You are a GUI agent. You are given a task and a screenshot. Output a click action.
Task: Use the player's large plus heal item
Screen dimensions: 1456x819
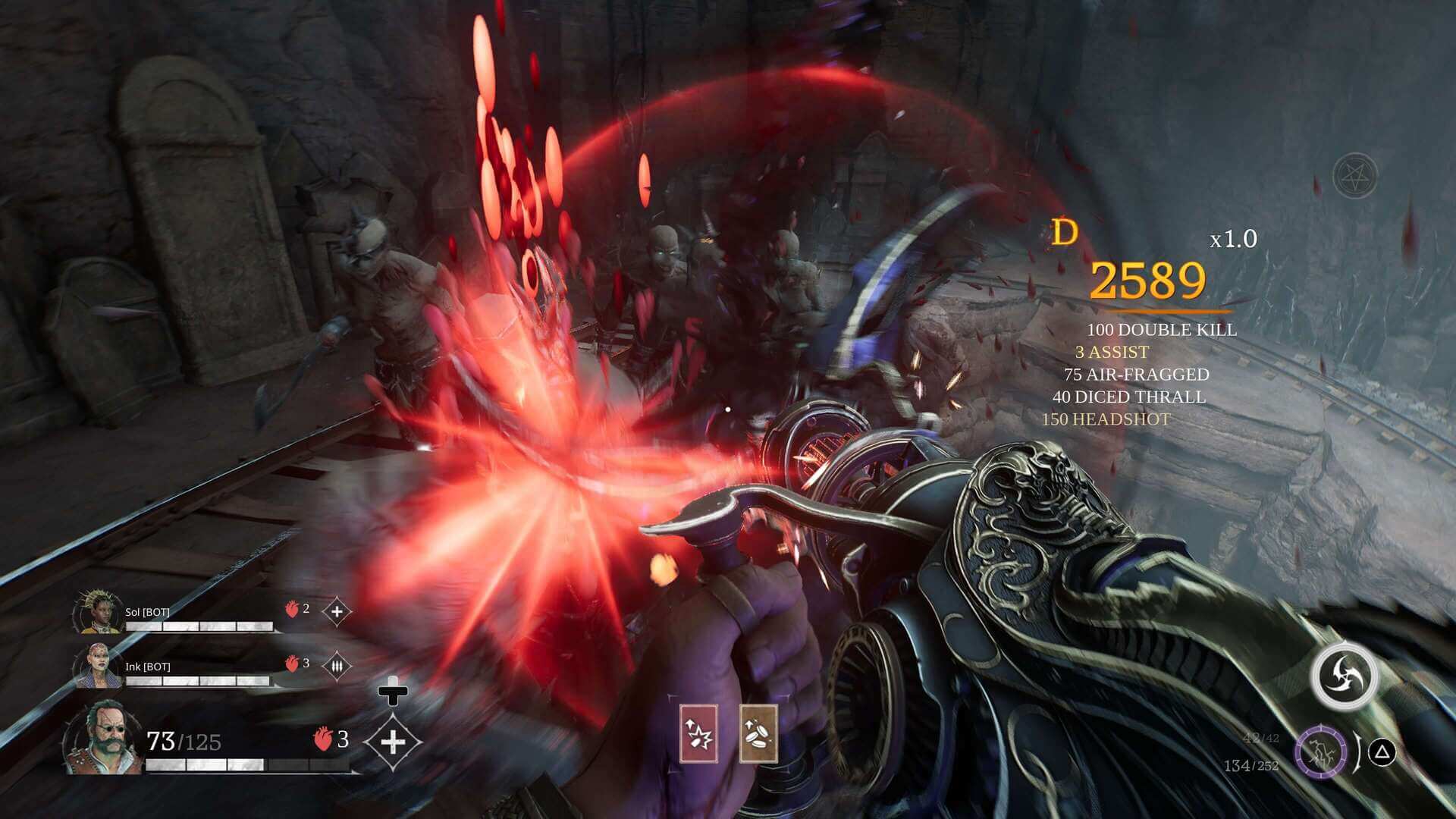393,742
